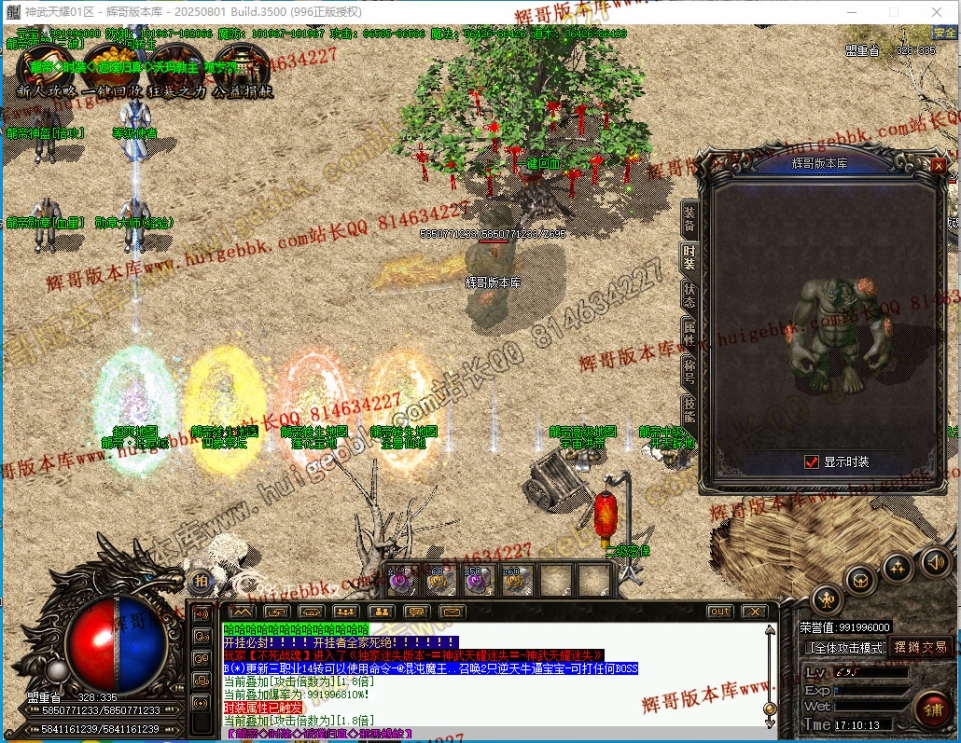Switch to the 装备 equipment tab
961x743 pixels.
[689, 216]
